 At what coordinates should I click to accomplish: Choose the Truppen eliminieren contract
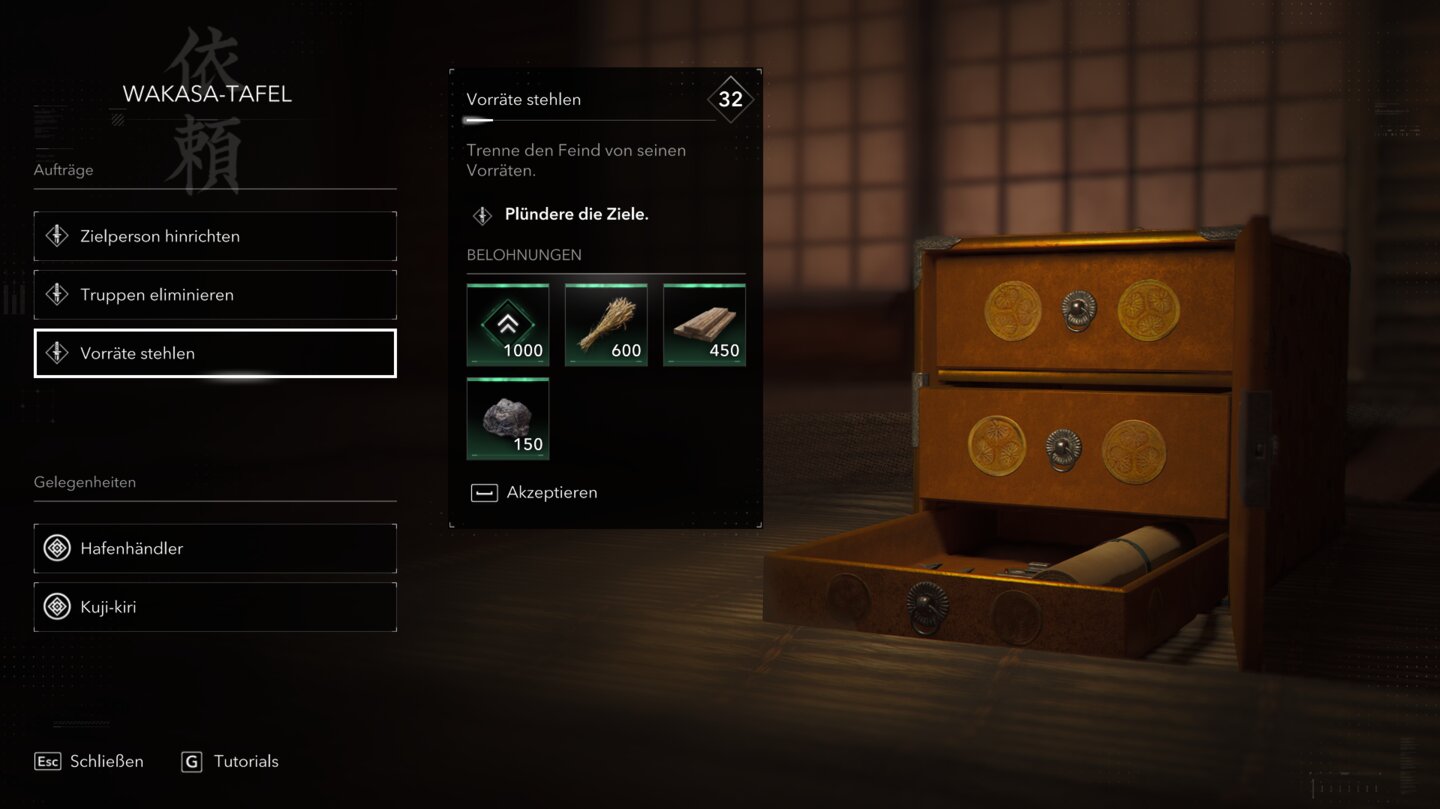click(215, 295)
